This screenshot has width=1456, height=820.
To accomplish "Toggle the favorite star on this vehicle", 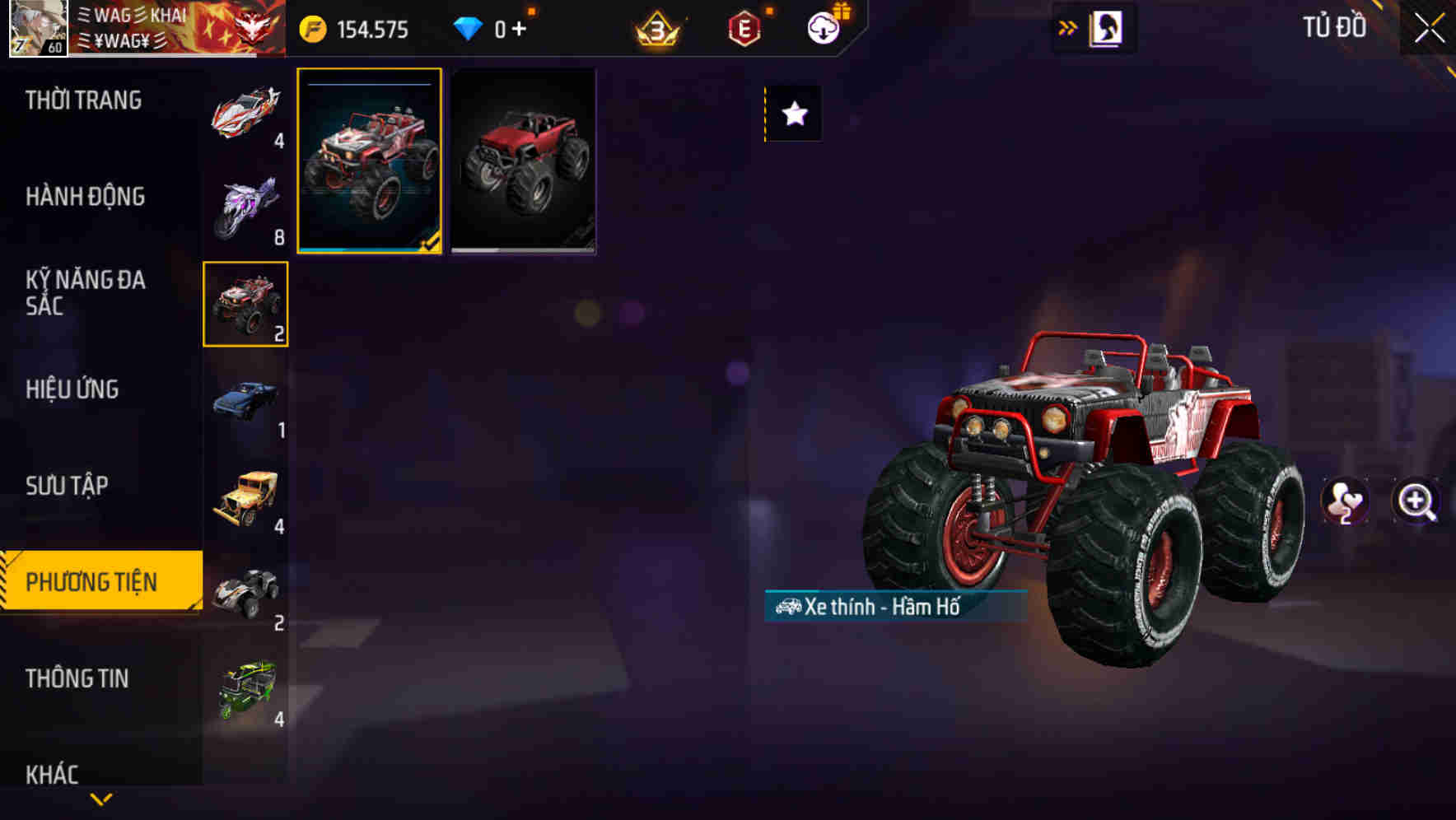I will coord(792,115).
